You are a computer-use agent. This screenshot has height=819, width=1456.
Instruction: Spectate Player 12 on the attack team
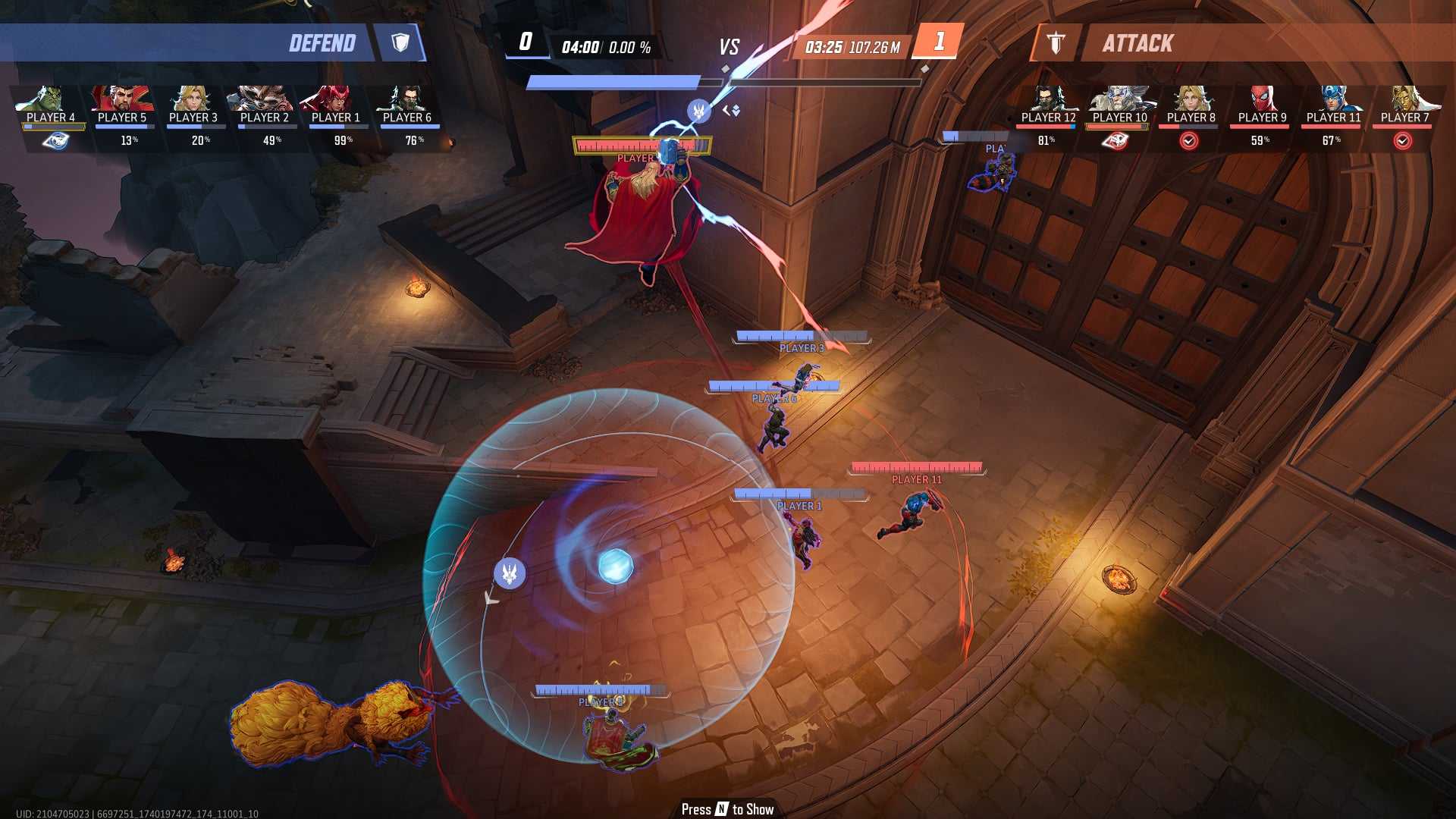[x=1048, y=99]
